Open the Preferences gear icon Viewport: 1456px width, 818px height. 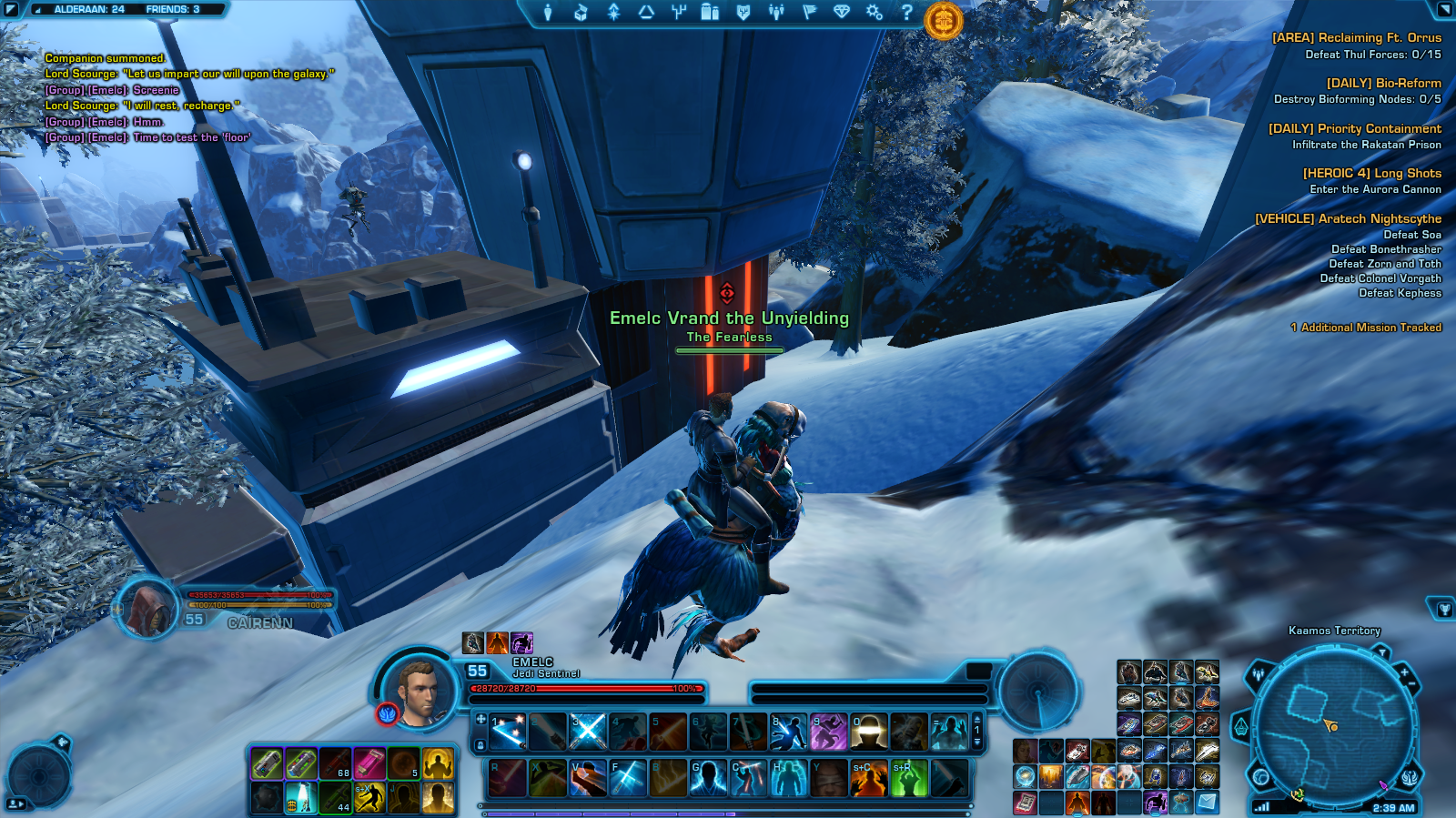pos(874,12)
